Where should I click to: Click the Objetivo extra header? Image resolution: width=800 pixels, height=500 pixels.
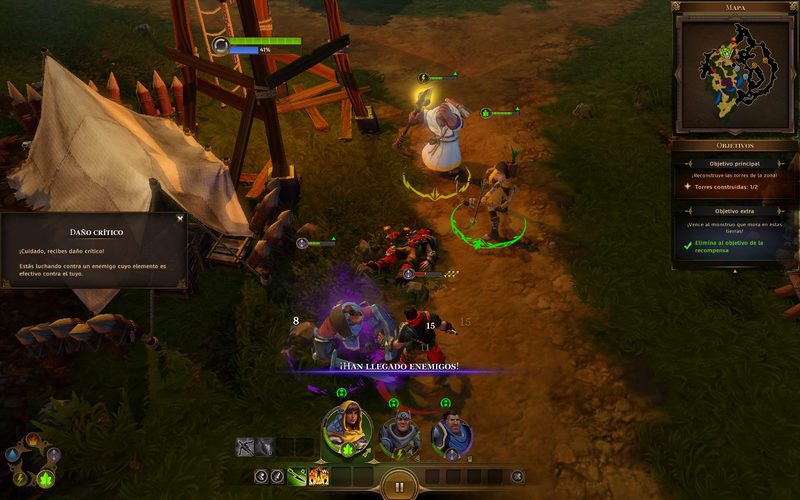[735, 211]
